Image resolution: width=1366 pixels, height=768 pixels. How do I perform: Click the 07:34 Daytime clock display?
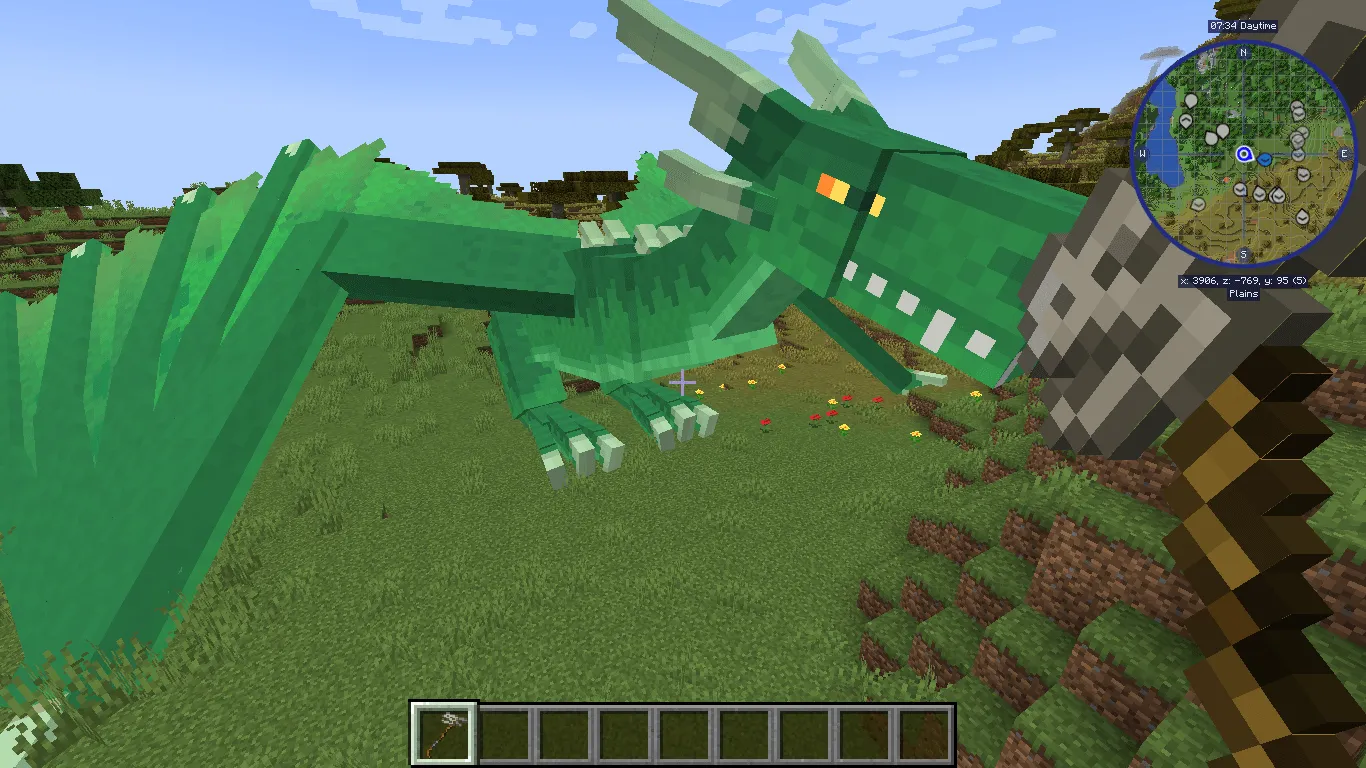pyautogui.click(x=1243, y=26)
